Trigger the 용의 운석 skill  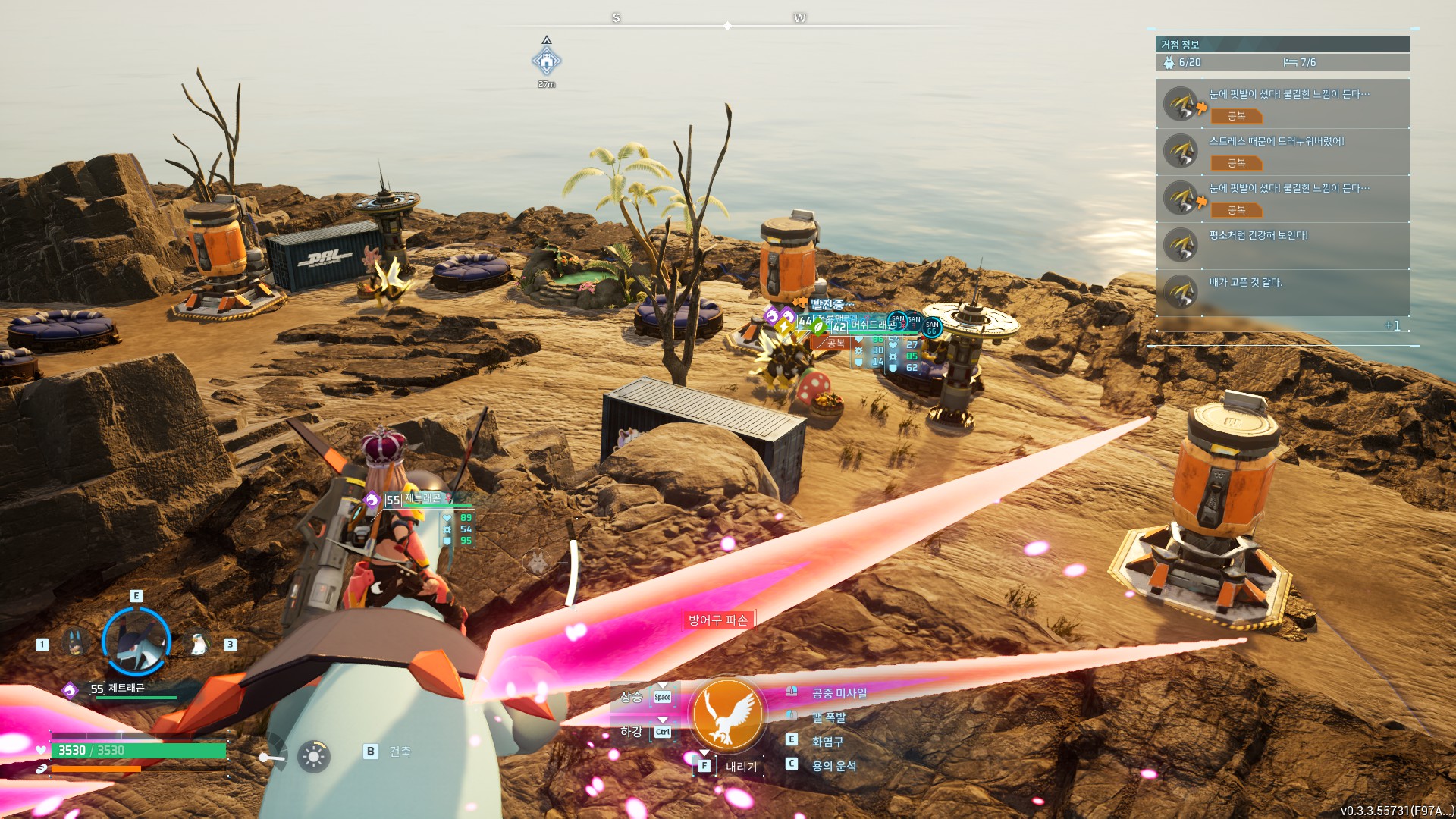833,766
